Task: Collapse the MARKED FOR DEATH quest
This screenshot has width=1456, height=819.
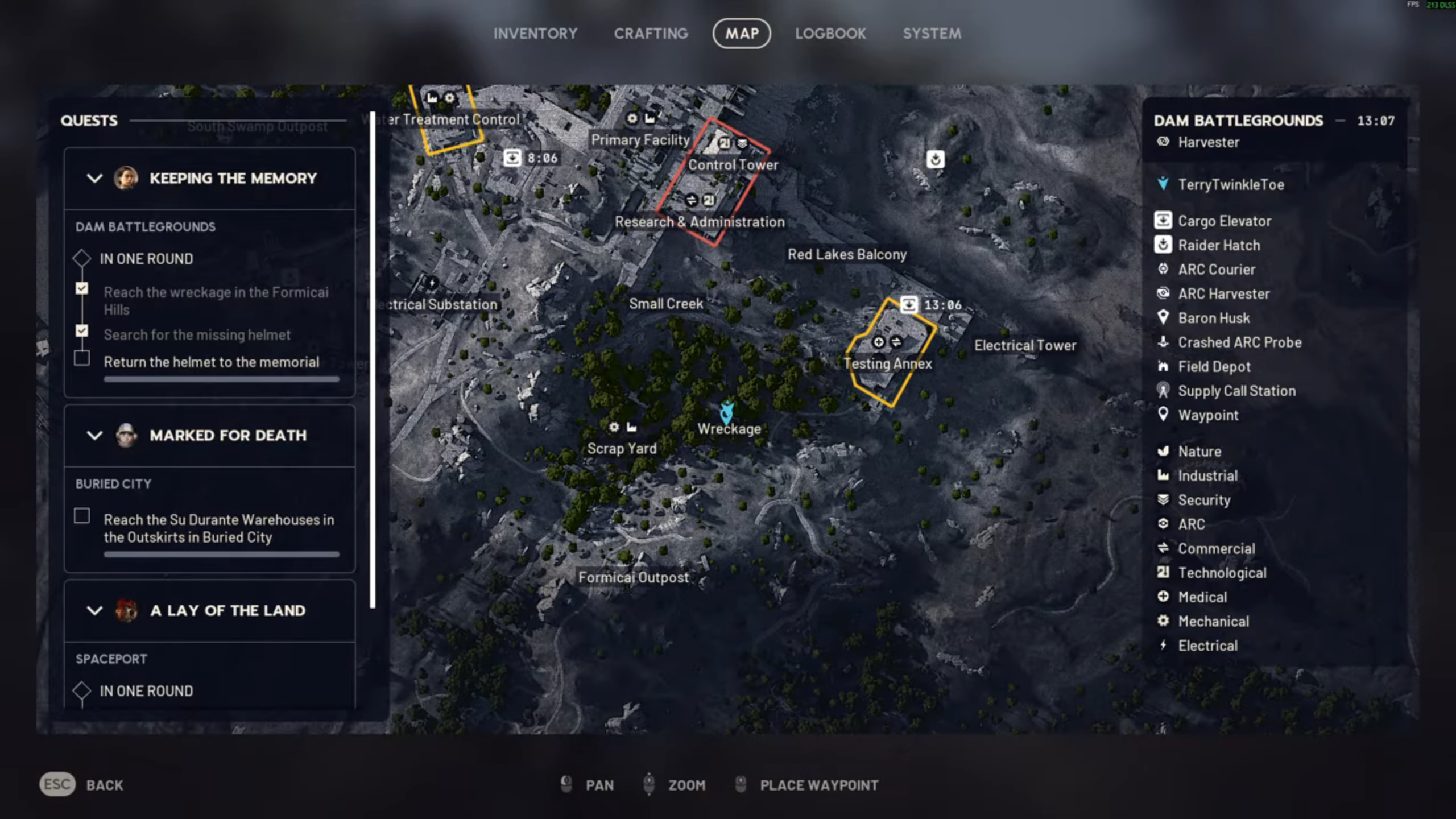Action: click(94, 436)
